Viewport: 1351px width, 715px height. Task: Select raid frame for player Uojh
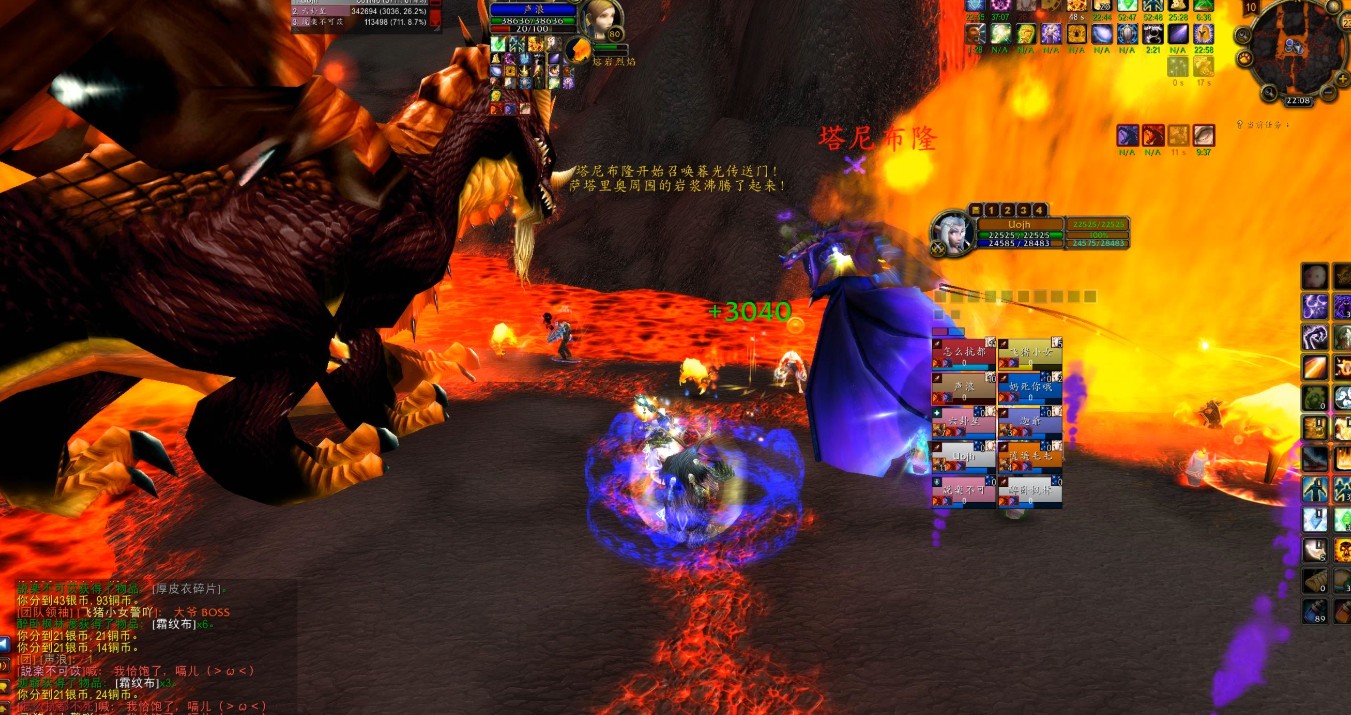963,457
